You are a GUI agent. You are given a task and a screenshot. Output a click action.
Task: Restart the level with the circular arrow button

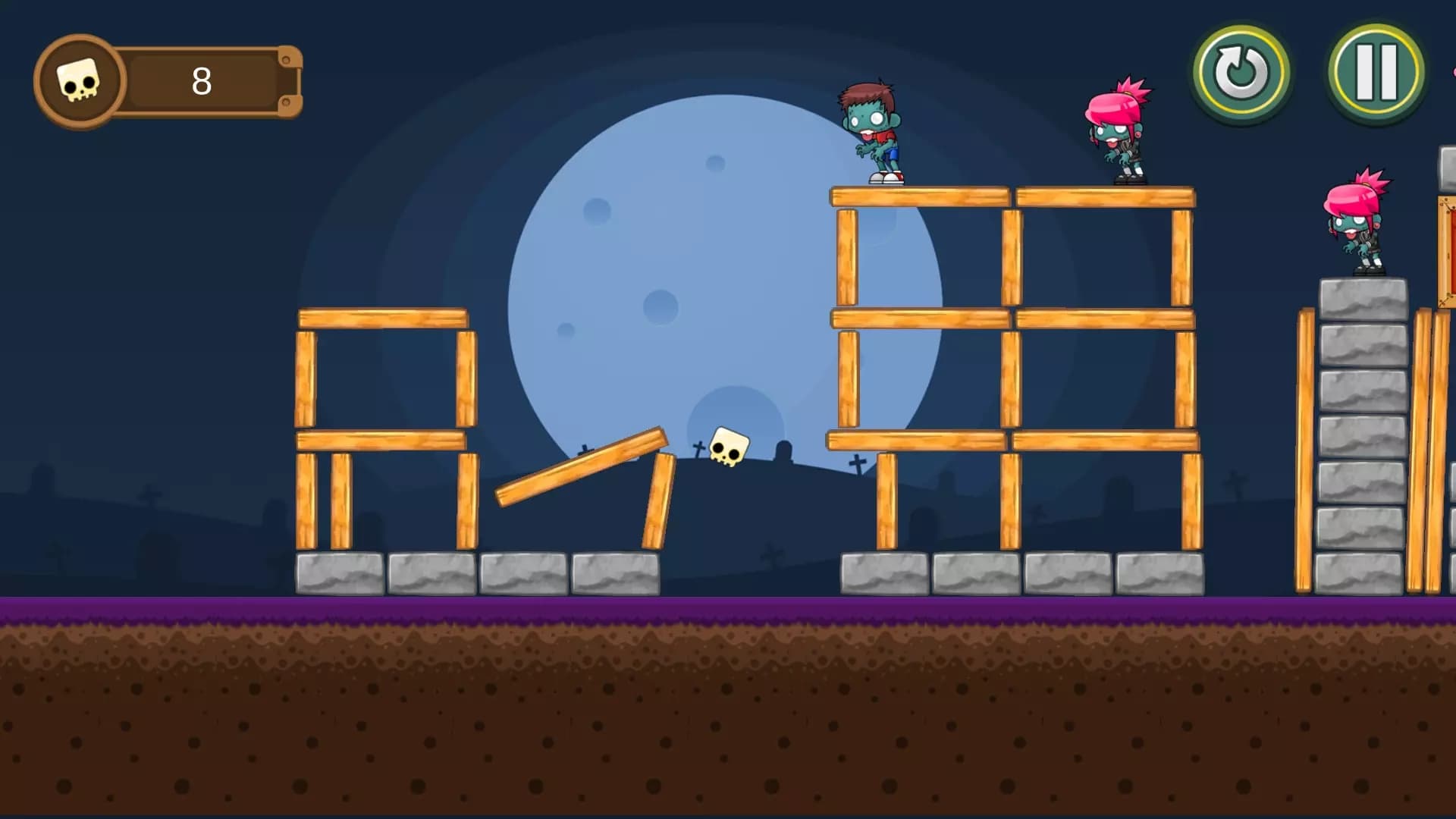[x=1241, y=74]
